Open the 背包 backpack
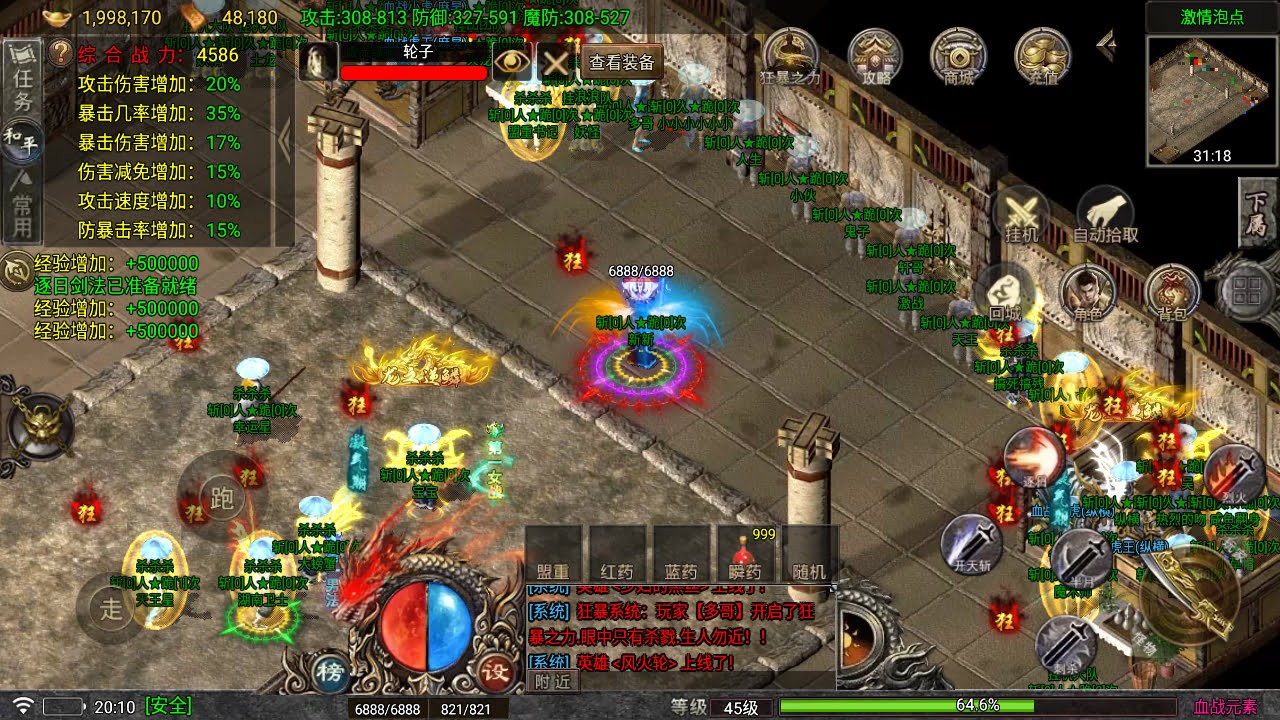 (x=1172, y=295)
